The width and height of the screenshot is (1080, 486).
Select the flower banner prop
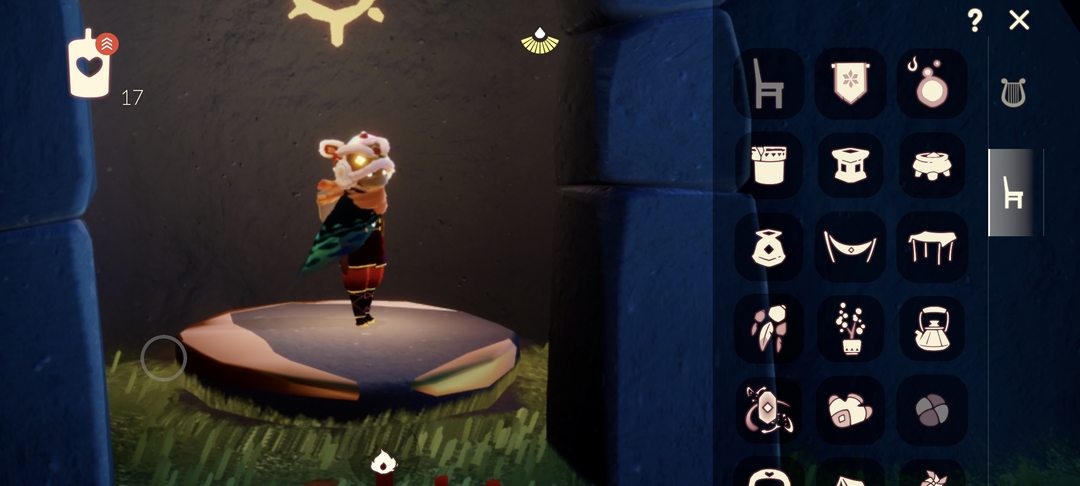[850, 84]
